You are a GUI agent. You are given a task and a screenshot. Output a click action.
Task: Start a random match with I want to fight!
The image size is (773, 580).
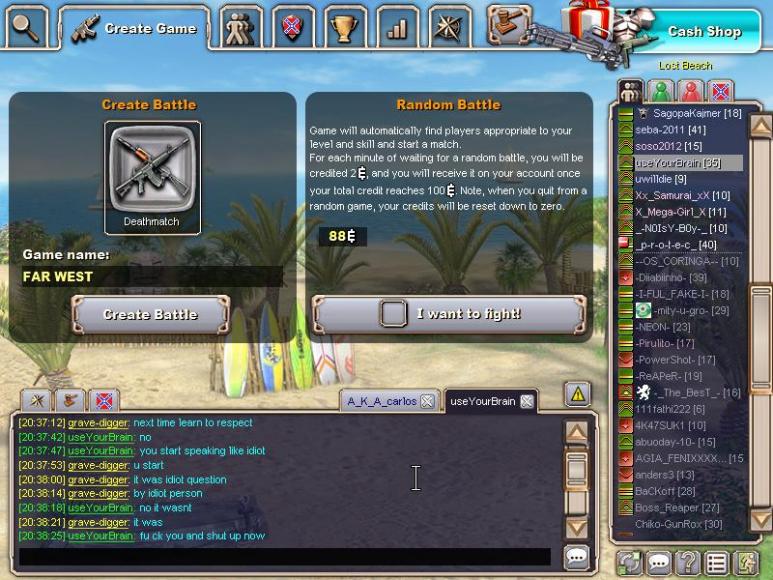tap(448, 314)
